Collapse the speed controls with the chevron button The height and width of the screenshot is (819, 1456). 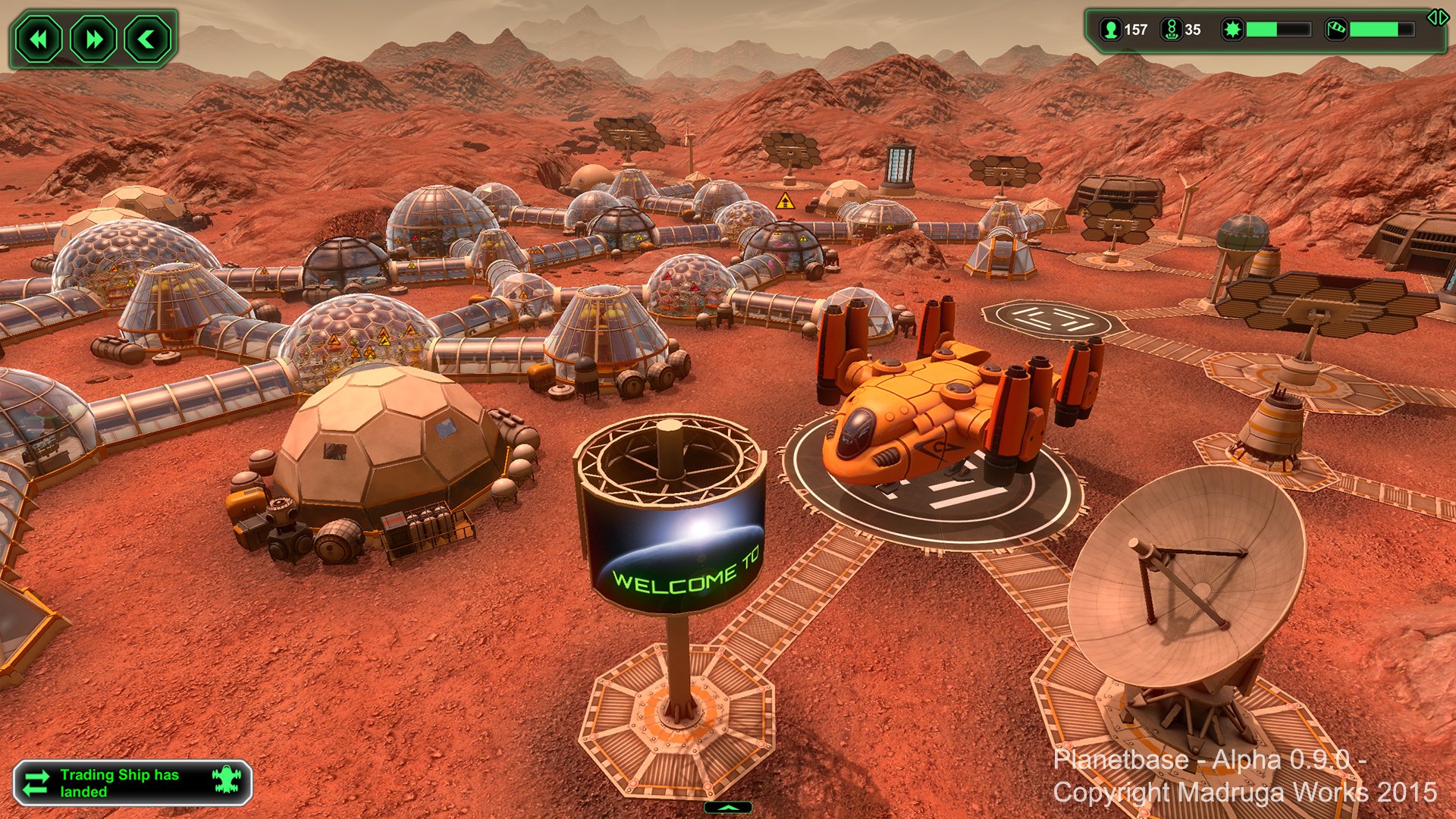pos(147,39)
